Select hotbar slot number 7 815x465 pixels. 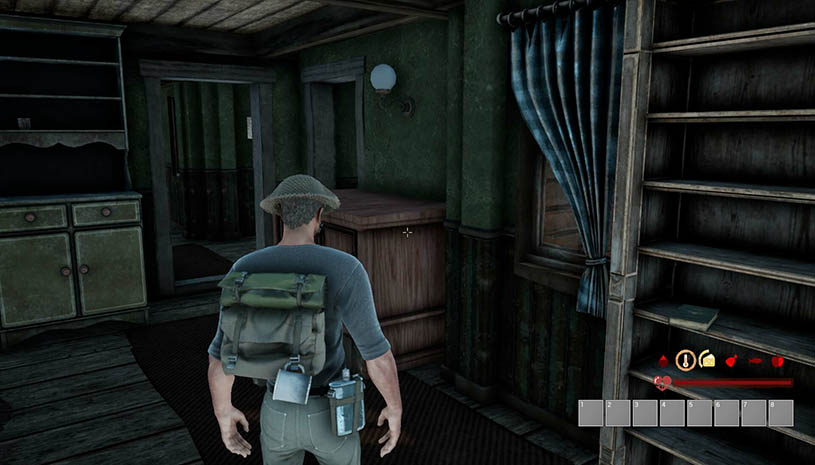[x=754, y=413]
